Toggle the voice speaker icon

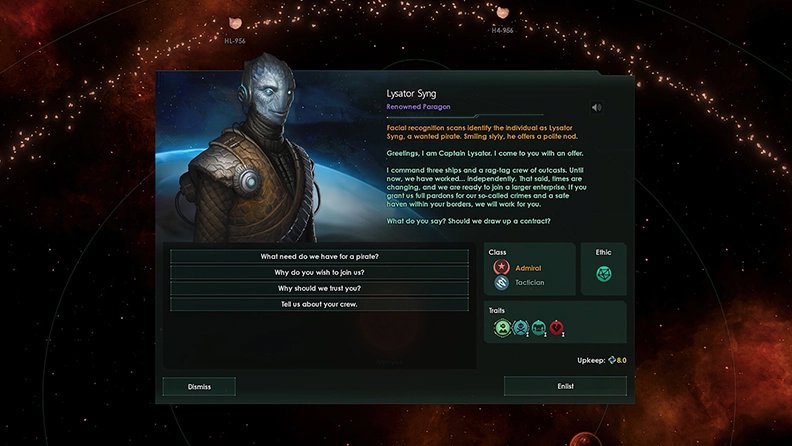598,108
